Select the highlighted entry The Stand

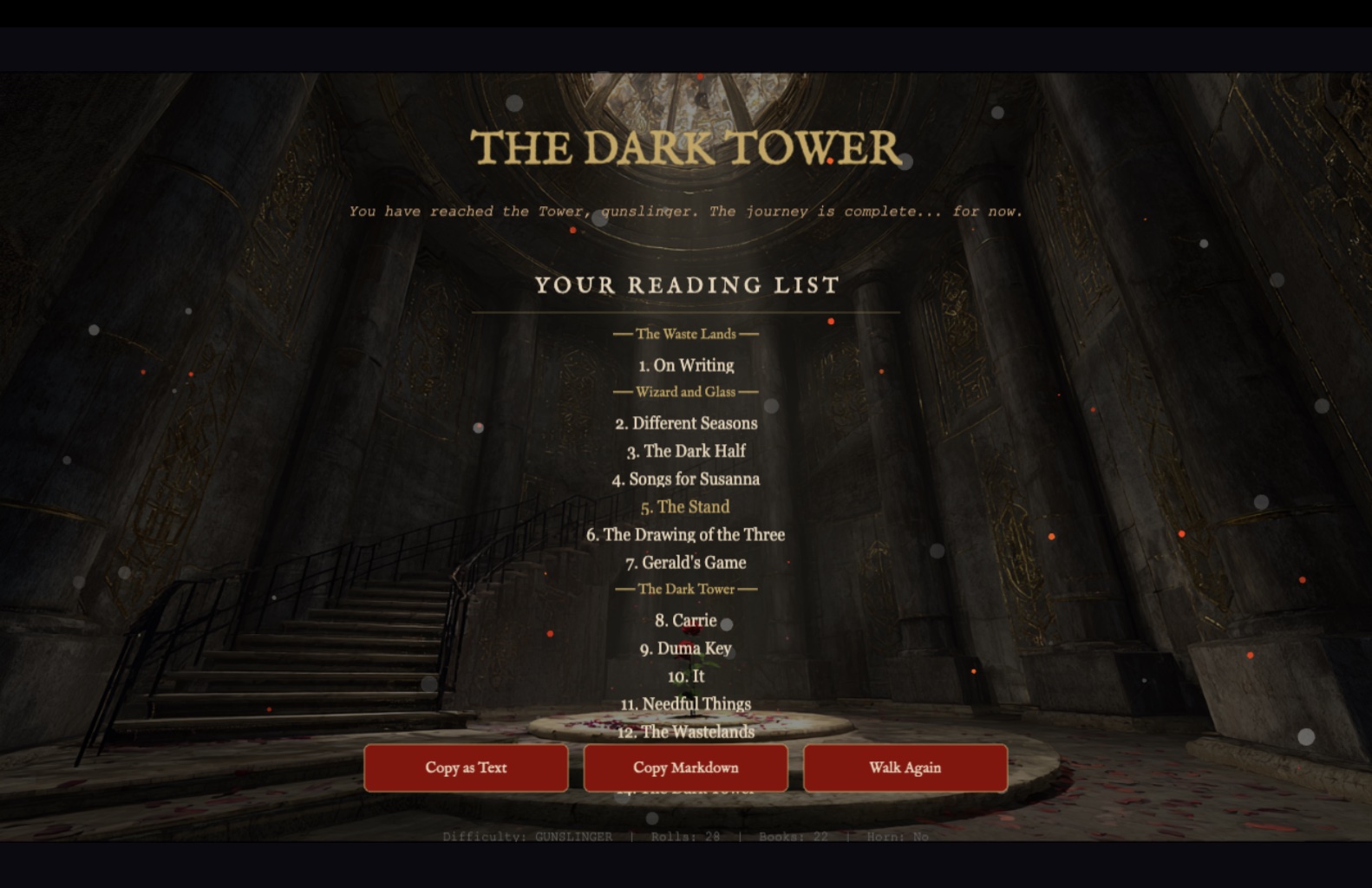click(685, 506)
